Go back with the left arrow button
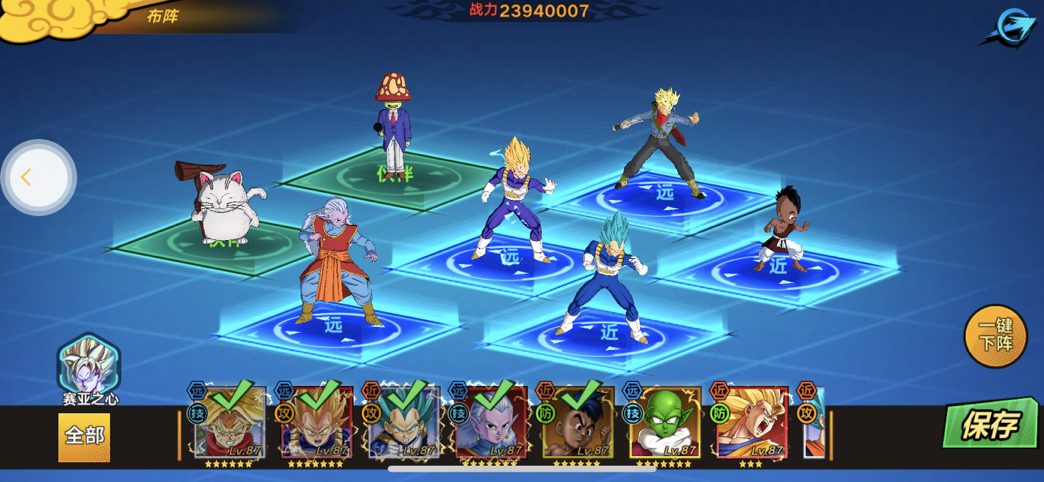Viewport: 1044px width, 482px height. 38,178
